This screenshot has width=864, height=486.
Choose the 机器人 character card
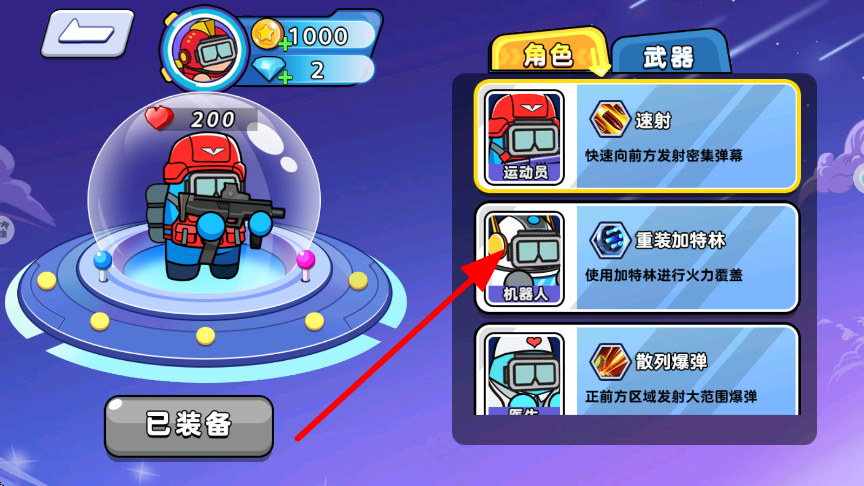[637, 258]
